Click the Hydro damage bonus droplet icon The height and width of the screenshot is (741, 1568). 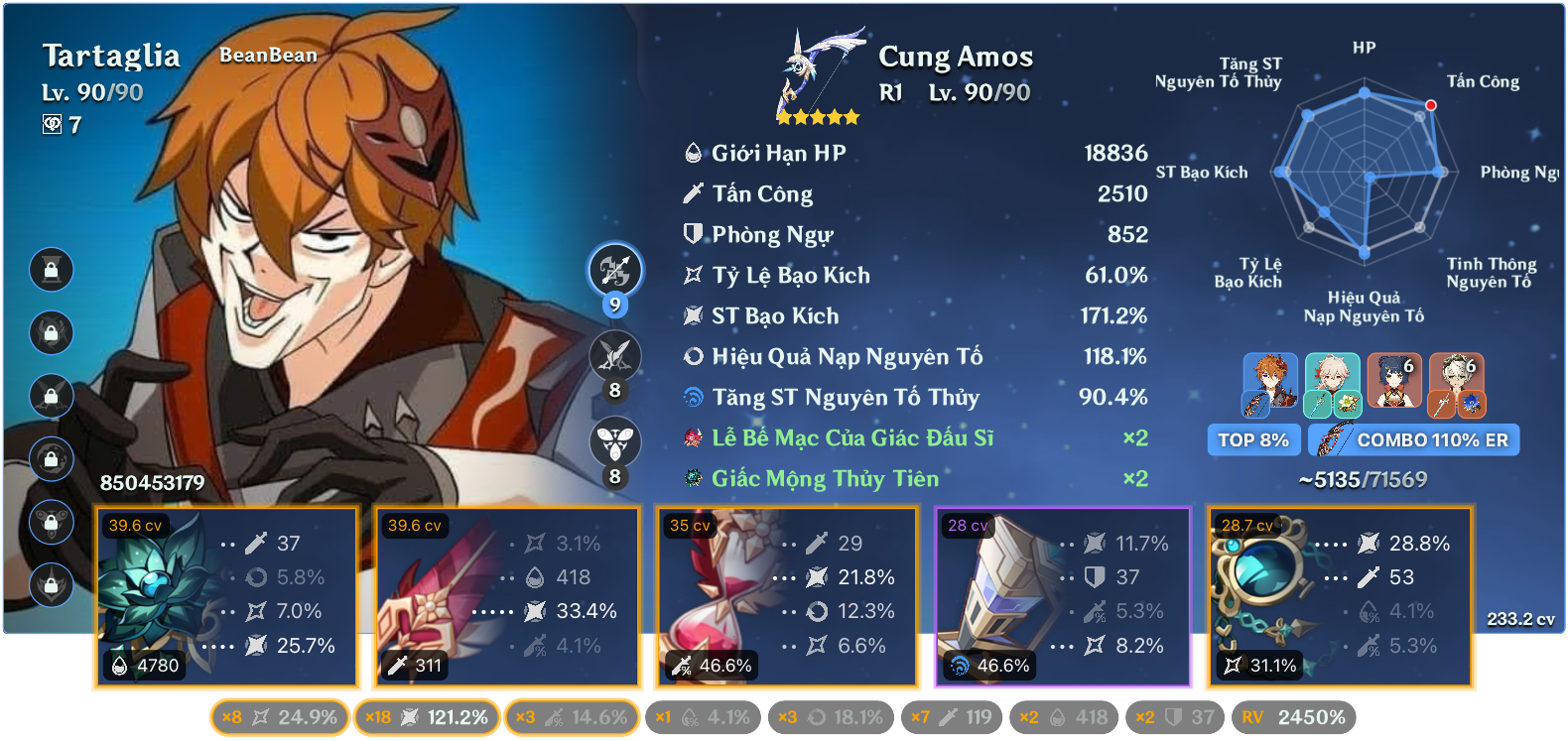695,397
